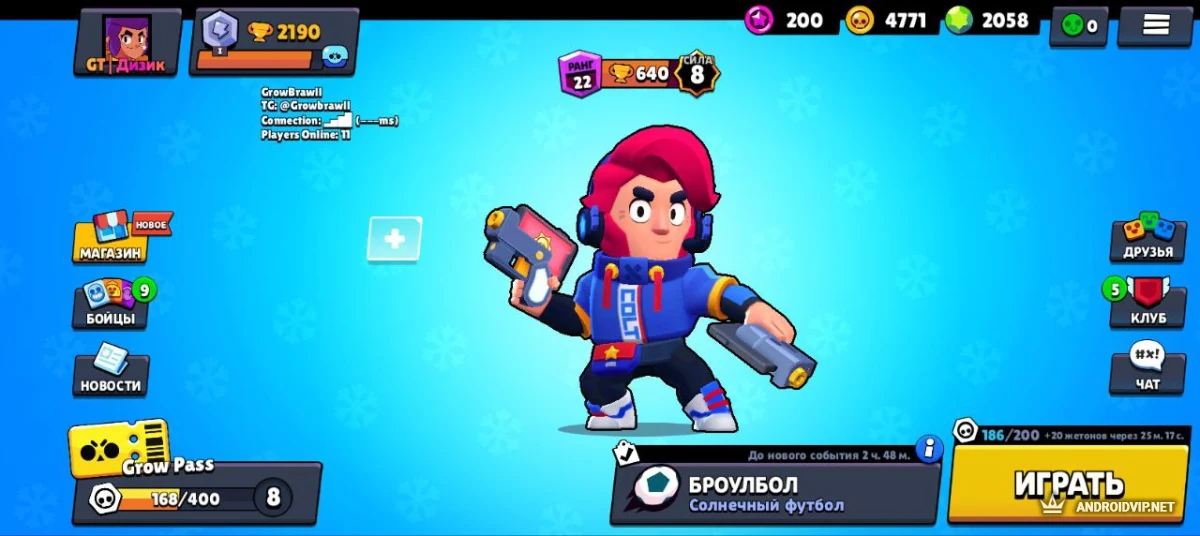Open the hamburger menu
The height and width of the screenshot is (536, 1200).
pyautogui.click(x=1155, y=26)
